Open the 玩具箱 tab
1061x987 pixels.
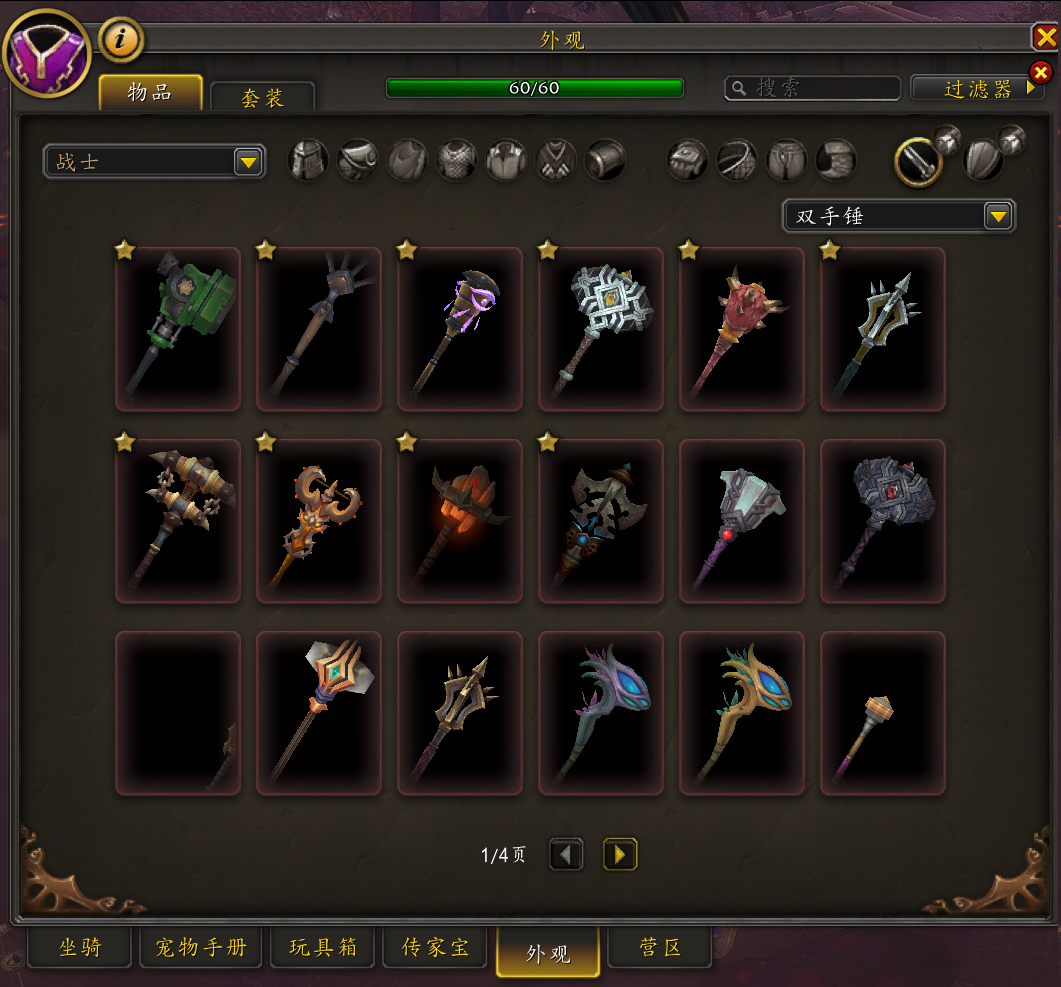(x=323, y=947)
